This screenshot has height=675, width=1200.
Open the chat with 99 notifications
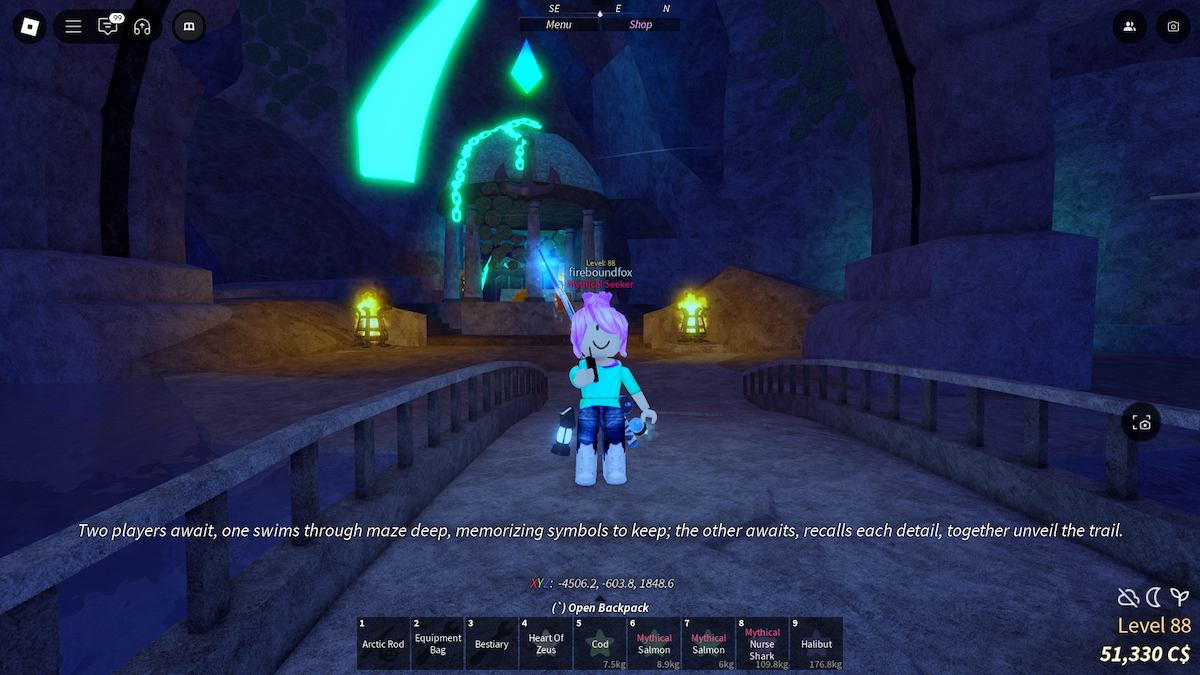tap(108, 27)
